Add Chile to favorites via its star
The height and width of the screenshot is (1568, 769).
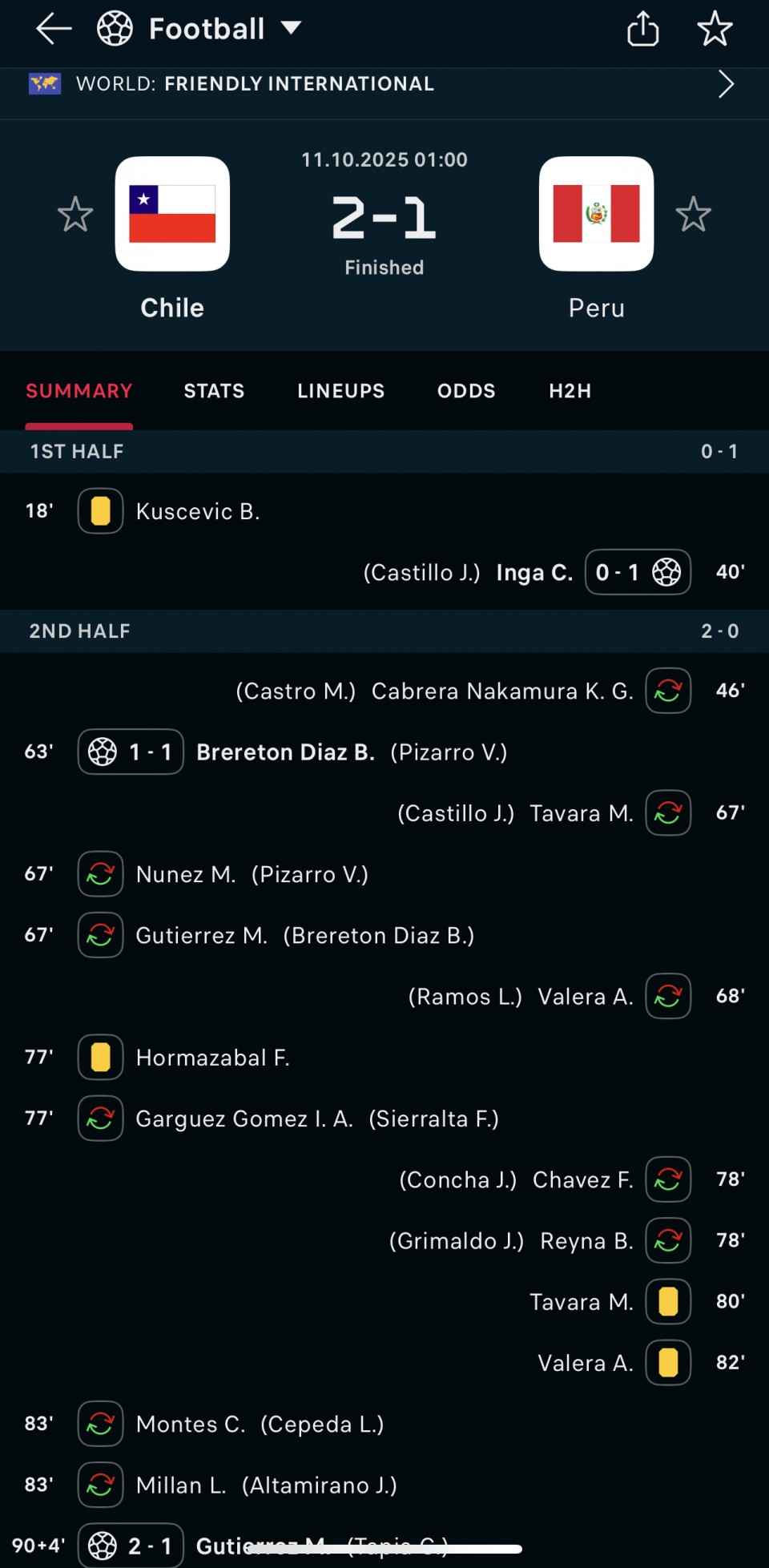click(75, 215)
